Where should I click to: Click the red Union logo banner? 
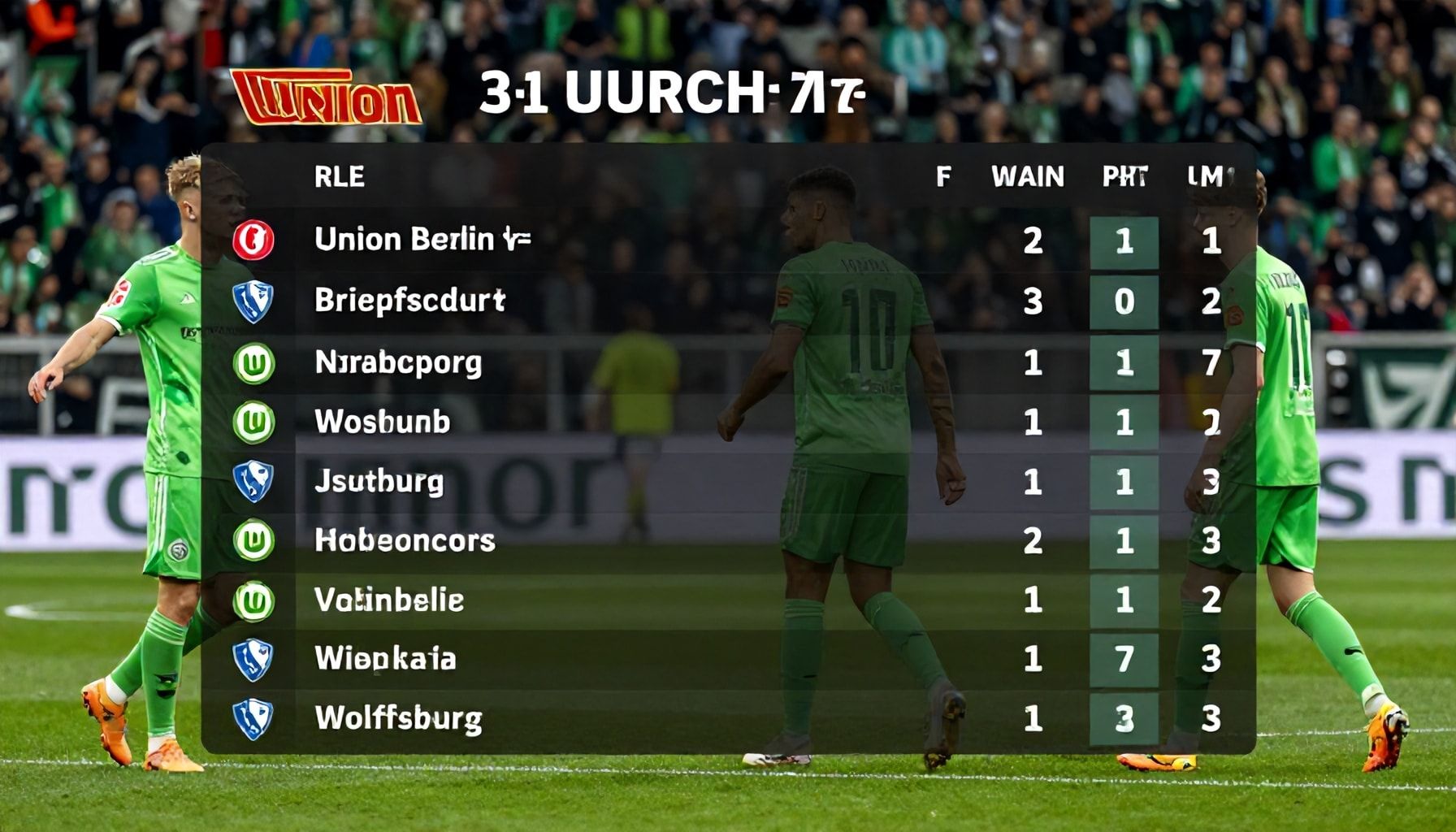[x=327, y=97]
